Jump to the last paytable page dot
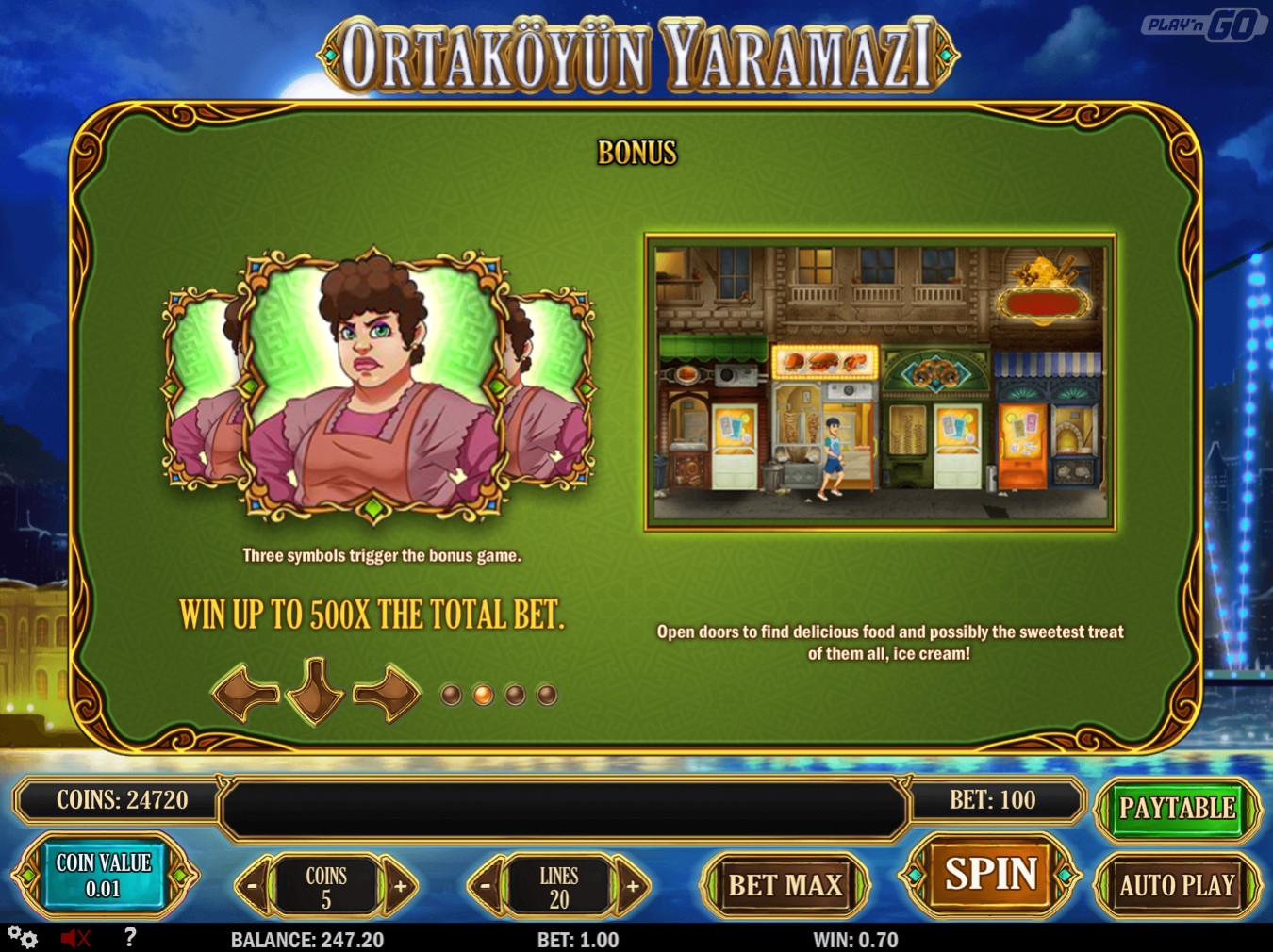 (547, 696)
